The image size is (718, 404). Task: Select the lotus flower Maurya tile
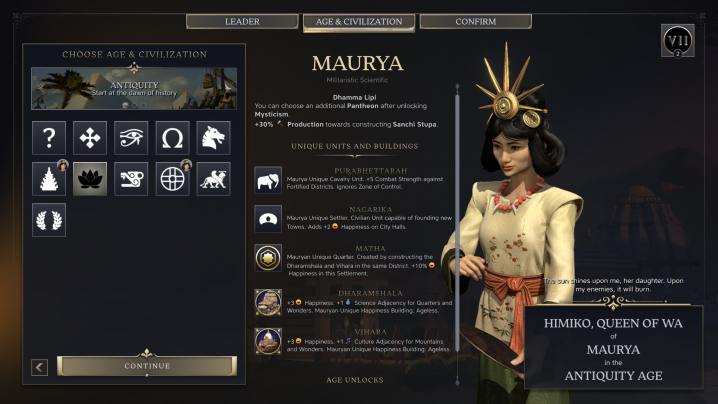coord(90,179)
